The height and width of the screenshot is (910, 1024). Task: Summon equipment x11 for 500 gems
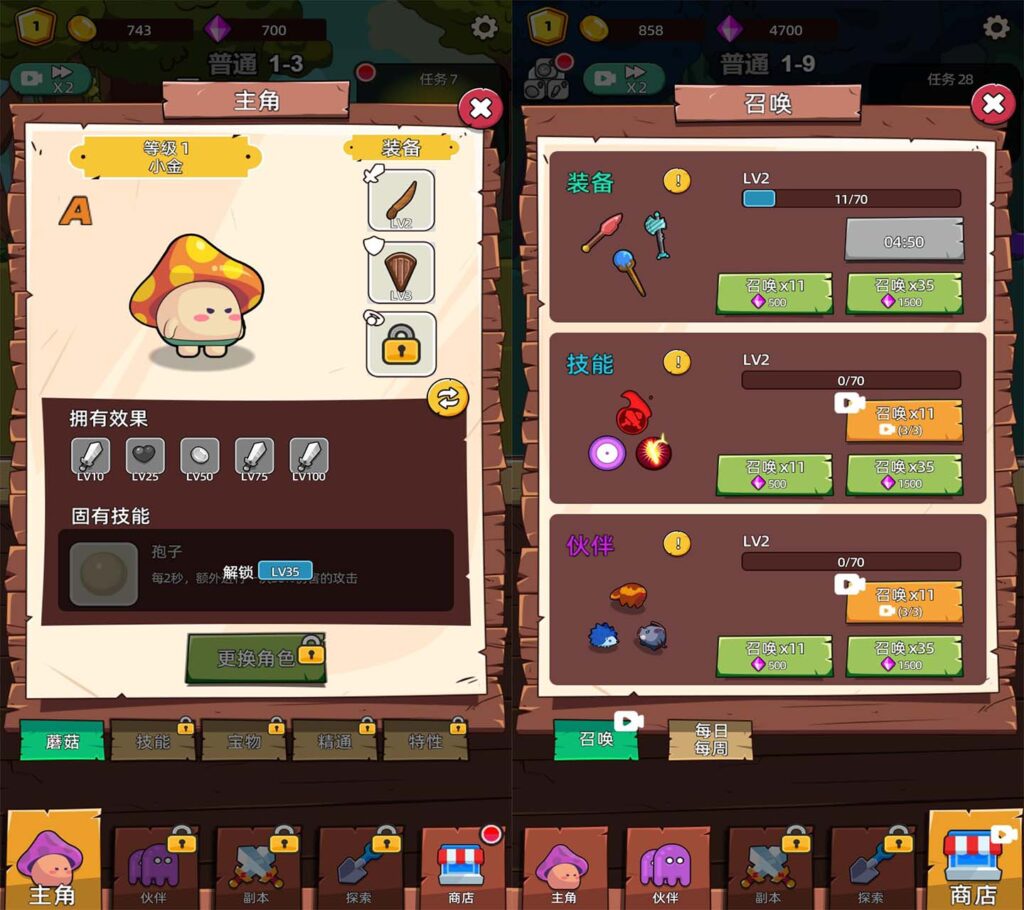[x=775, y=293]
